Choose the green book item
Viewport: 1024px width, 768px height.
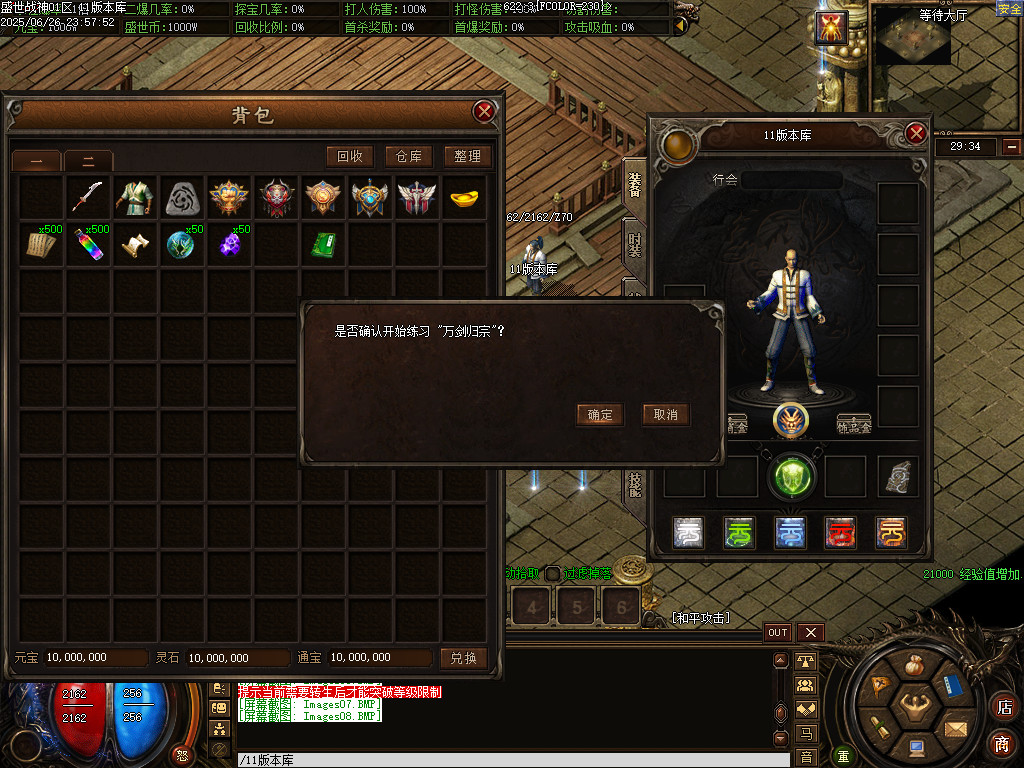pyautogui.click(x=323, y=245)
